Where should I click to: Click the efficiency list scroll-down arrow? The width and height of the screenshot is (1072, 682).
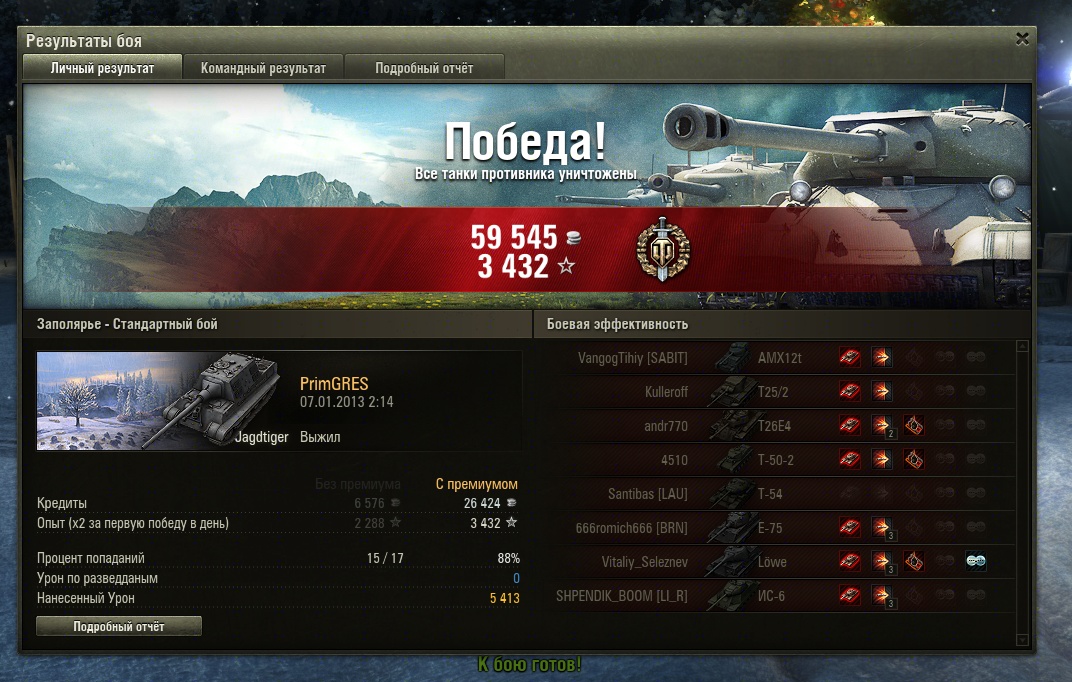[x=1022, y=639]
